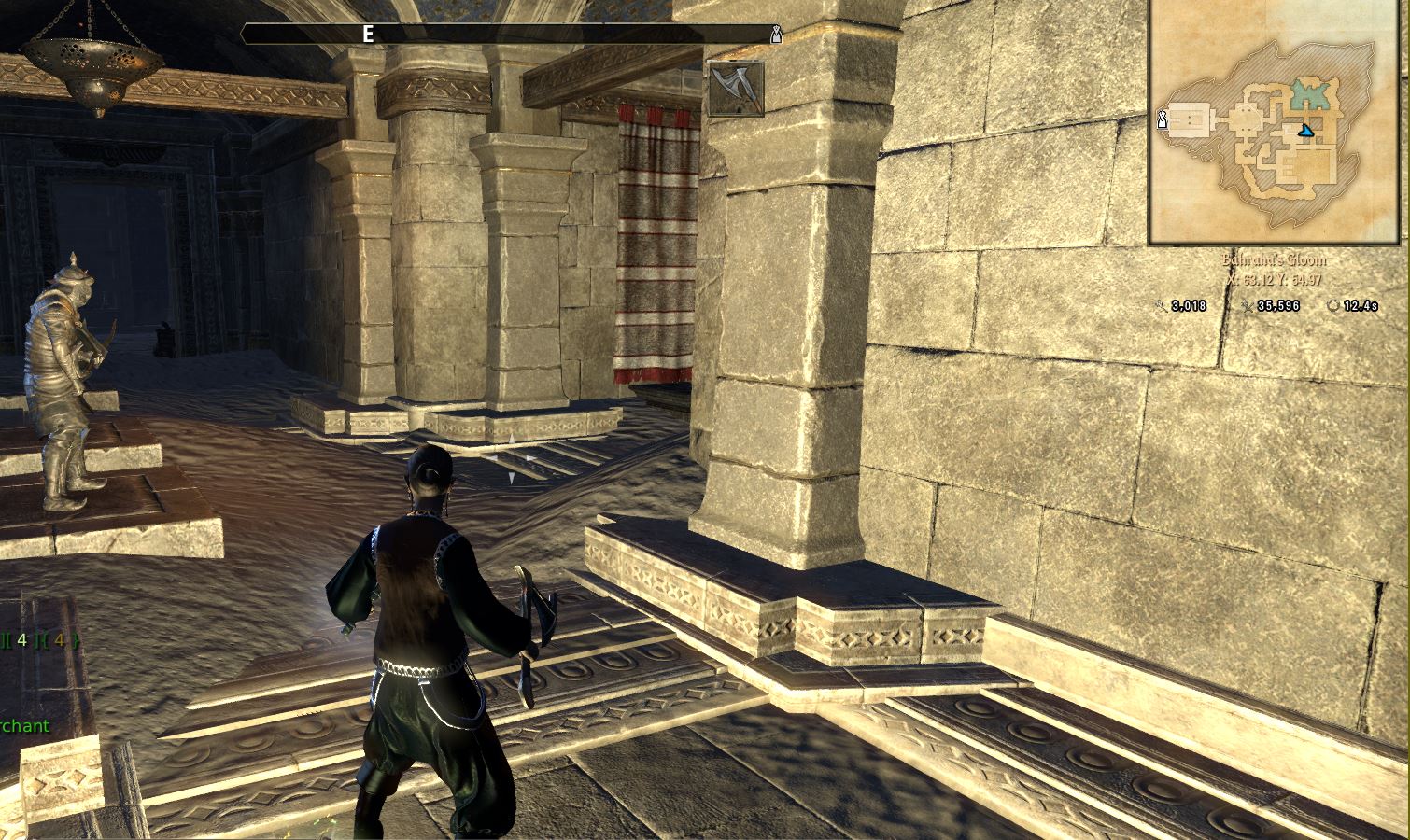Open the Bahraha's Gloom minimap
The image size is (1410, 840).
[1277, 121]
